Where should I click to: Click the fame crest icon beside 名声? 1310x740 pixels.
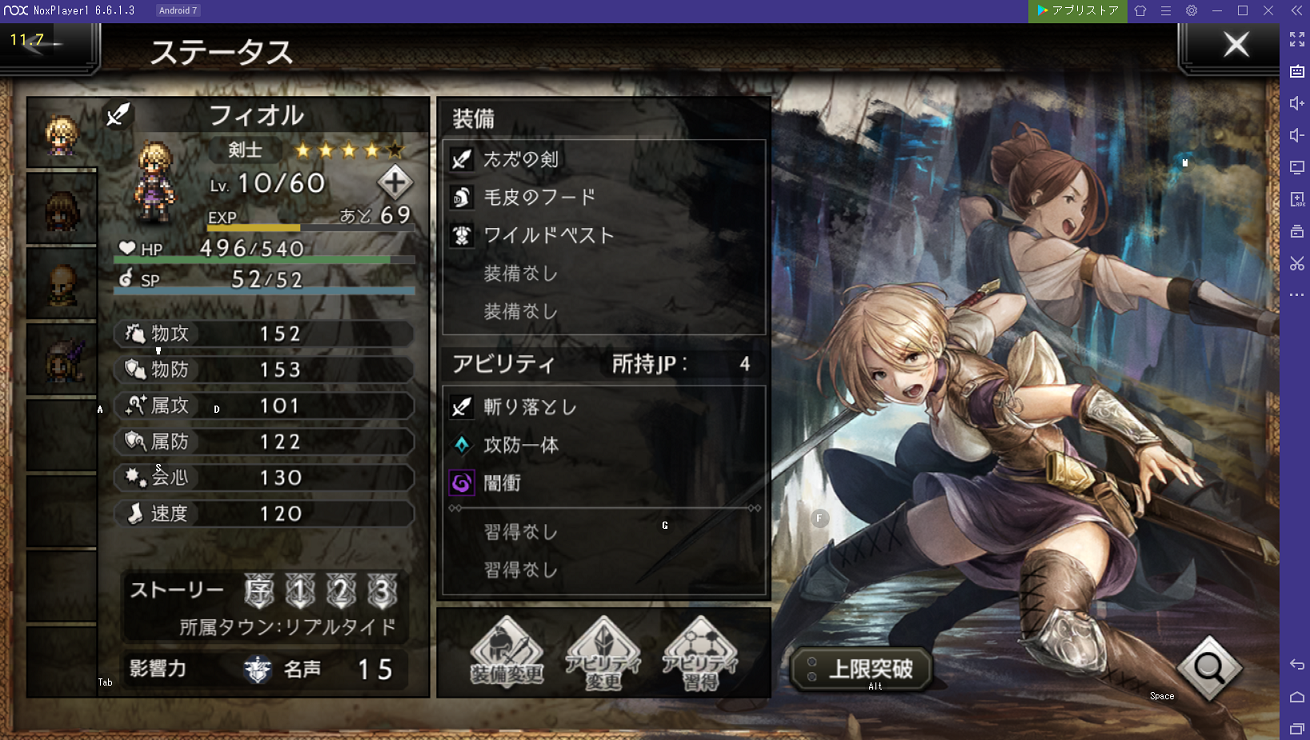pos(258,670)
